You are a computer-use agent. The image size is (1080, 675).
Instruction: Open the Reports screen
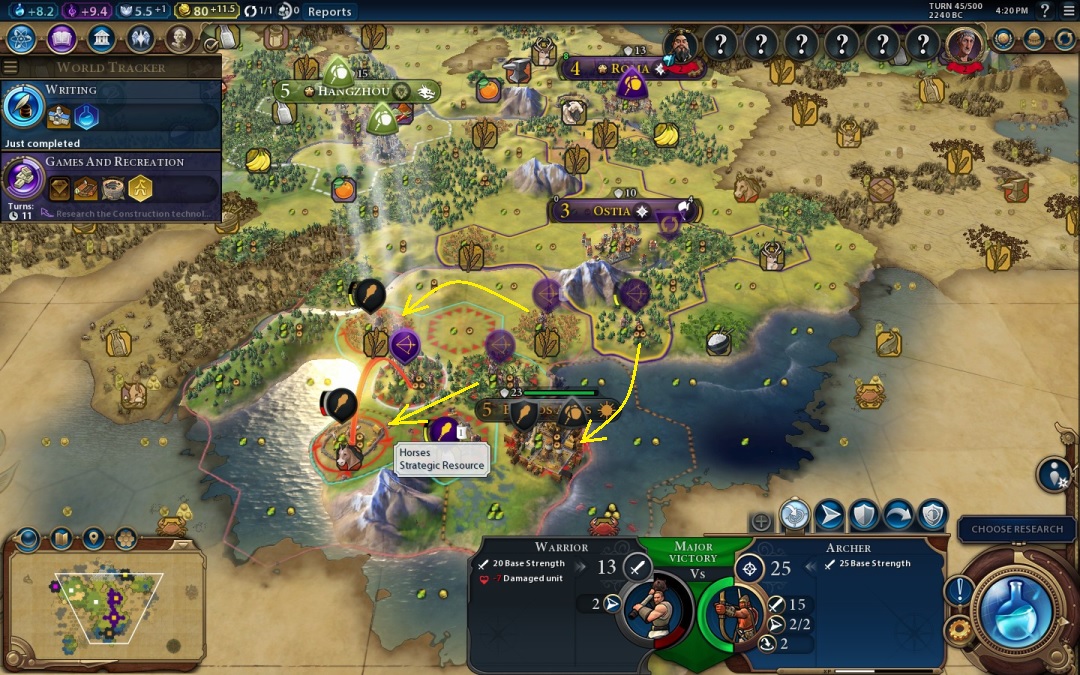pyautogui.click(x=329, y=11)
